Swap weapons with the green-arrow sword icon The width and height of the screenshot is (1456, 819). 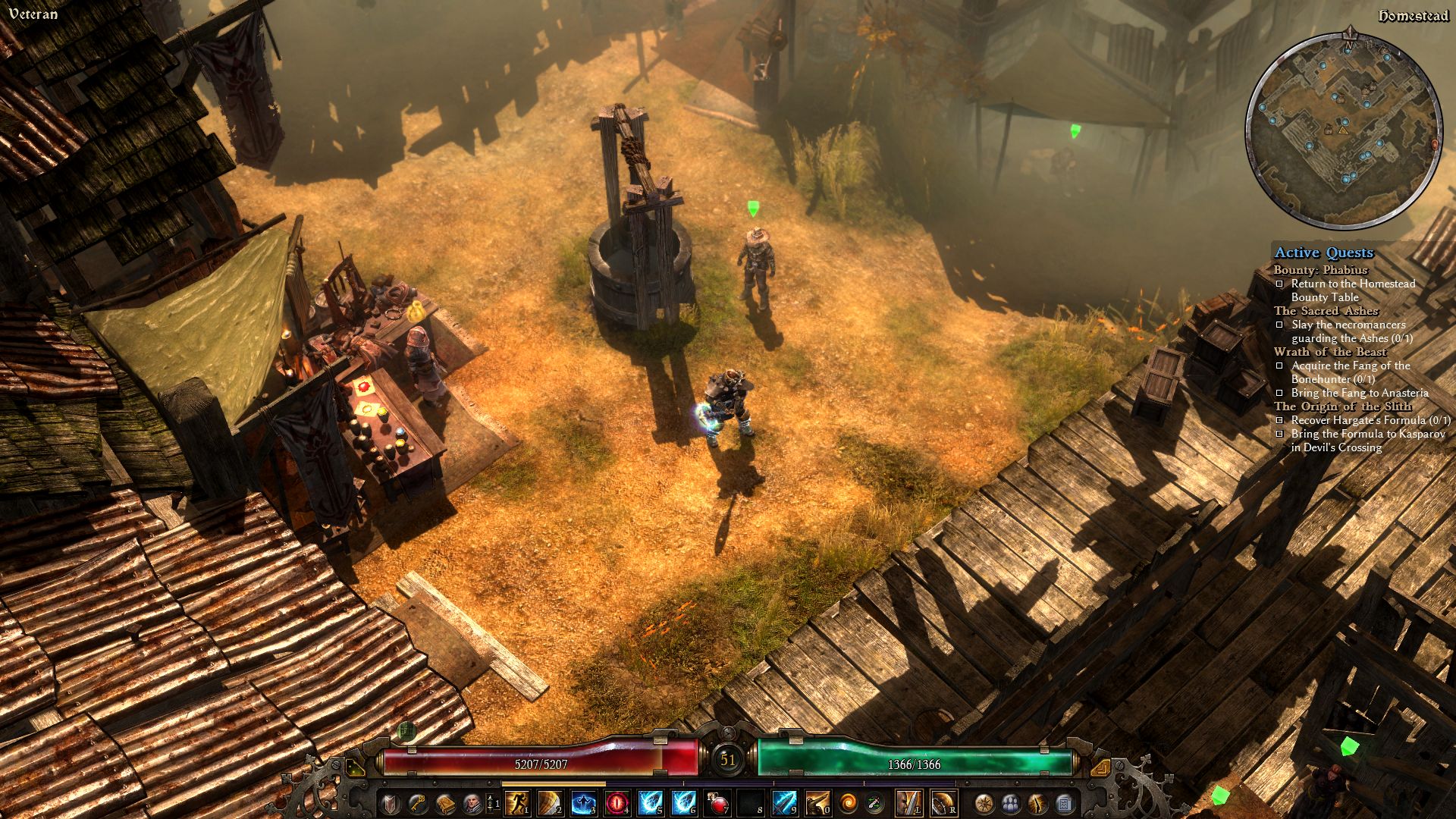click(874, 802)
